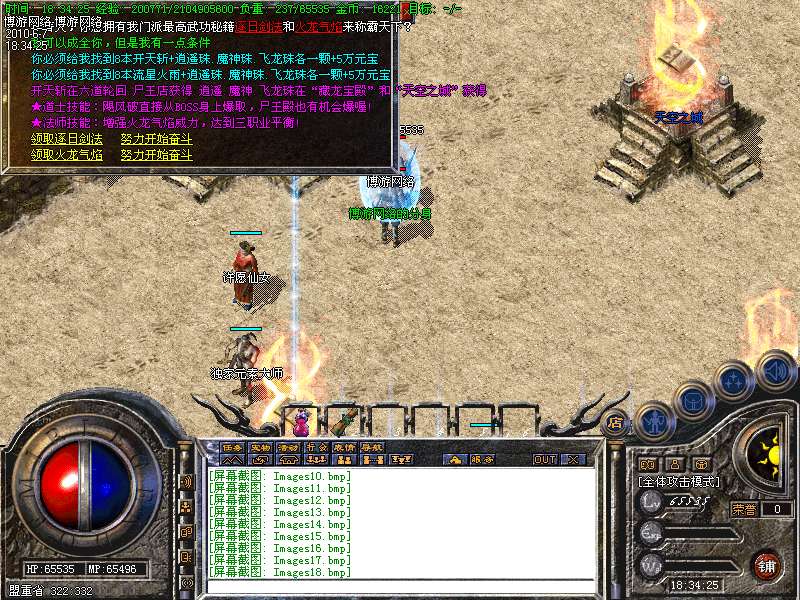Open the skills sparkle round button
This screenshot has height=600, width=800.
pos(736,381)
